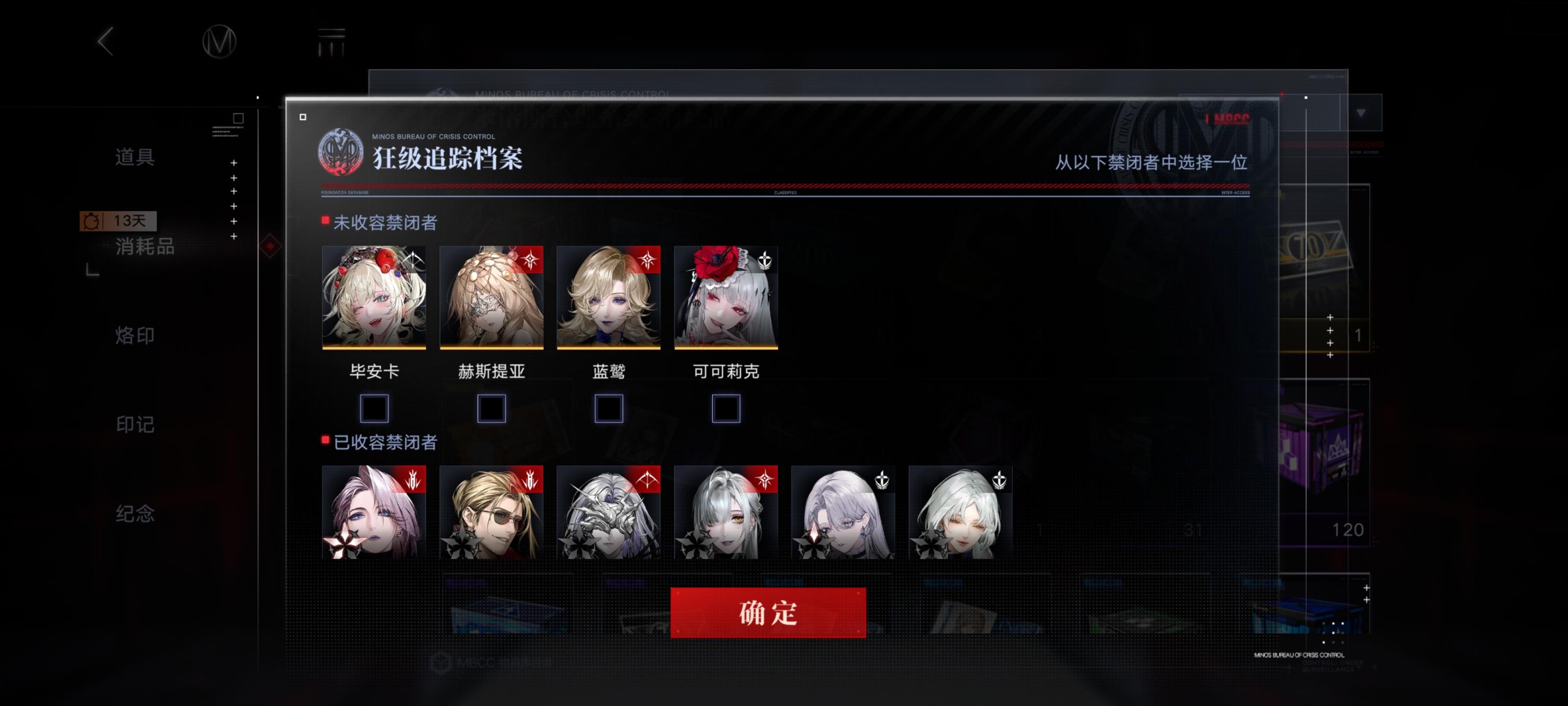The image size is (1568, 706).
Task: Select 赫斯提亚's character portrait
Action: click(x=491, y=299)
